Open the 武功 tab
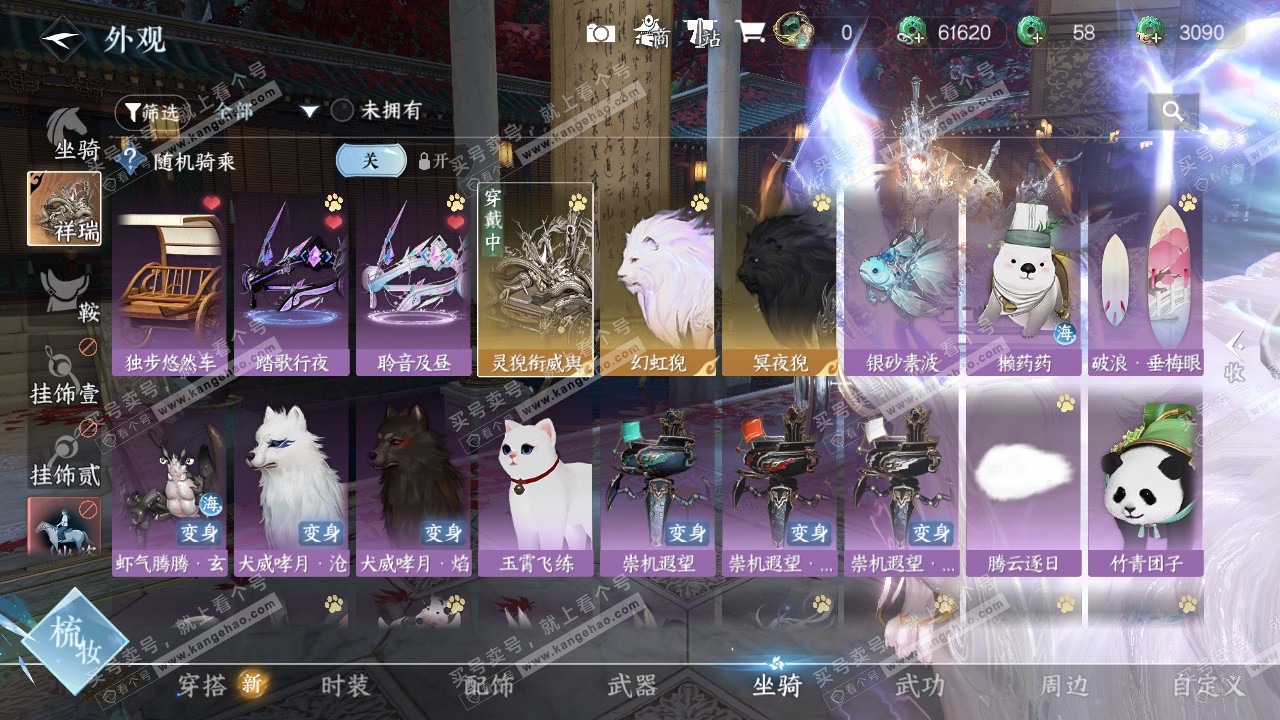The image size is (1280, 720). (x=919, y=686)
